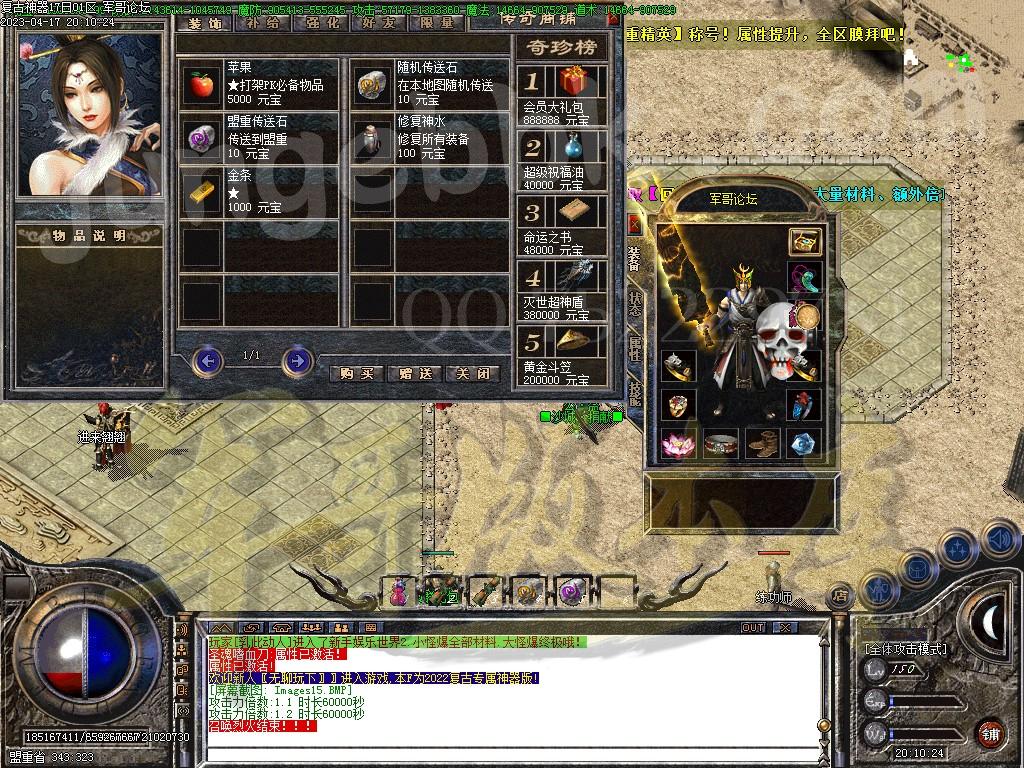Open the 技能 skills tab in character panel
The image size is (1024, 768).
coord(634,390)
